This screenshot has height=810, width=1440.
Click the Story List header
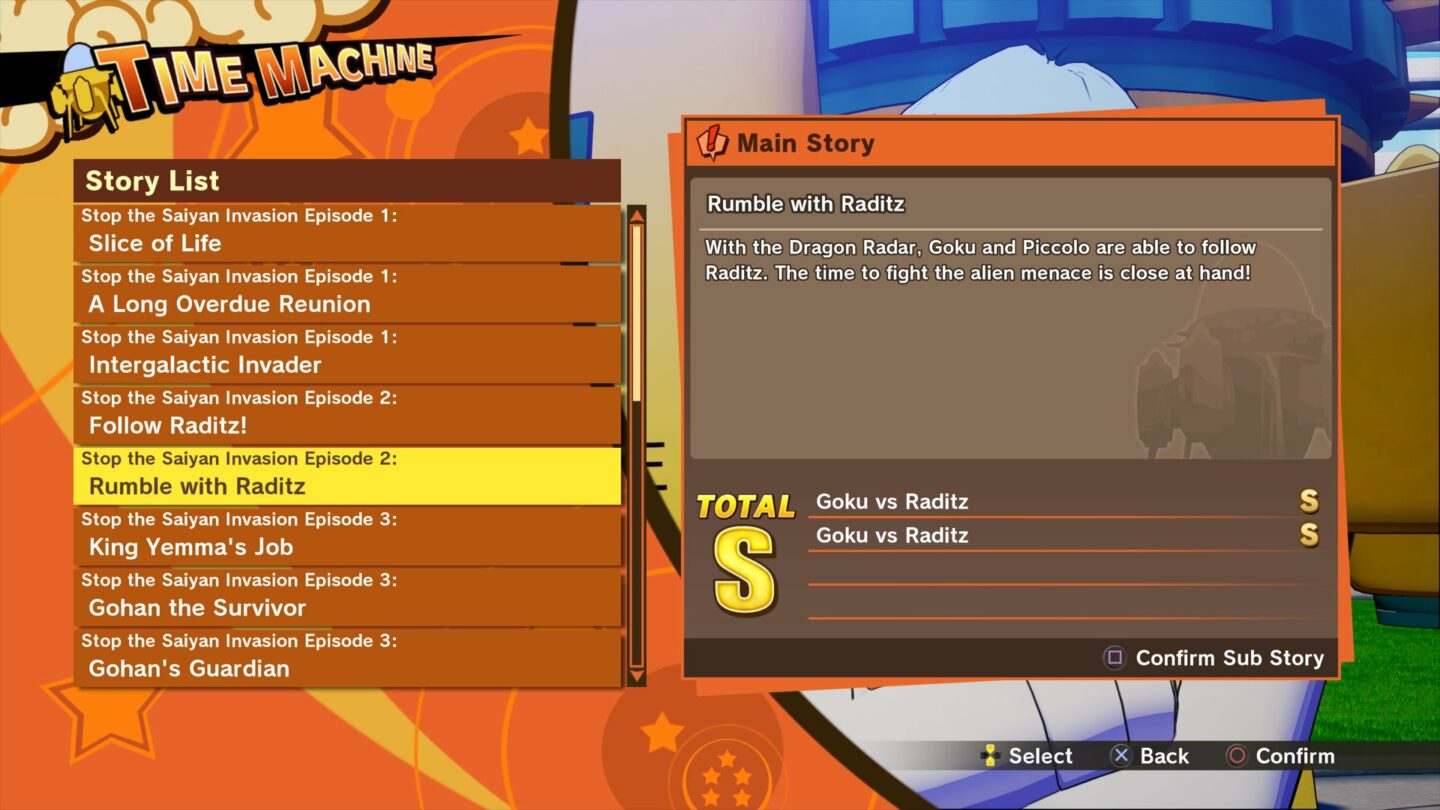tap(151, 181)
